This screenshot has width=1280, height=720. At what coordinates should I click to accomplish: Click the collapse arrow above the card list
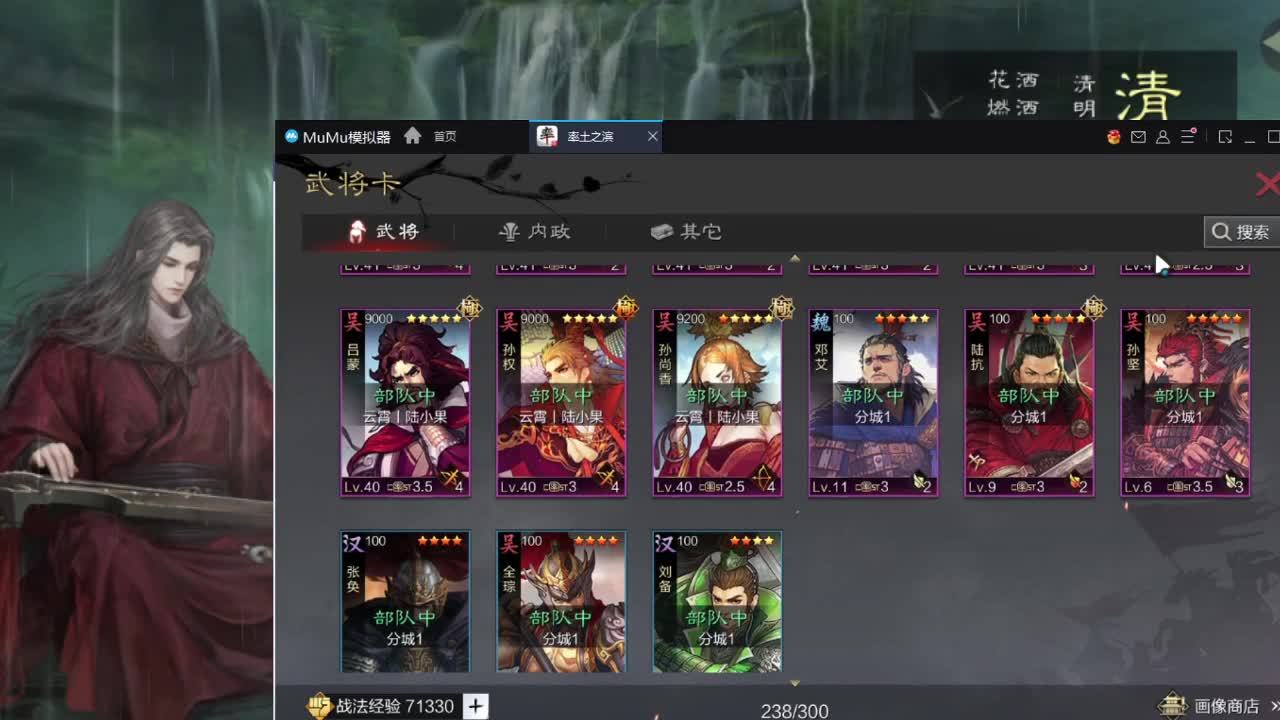(795, 258)
